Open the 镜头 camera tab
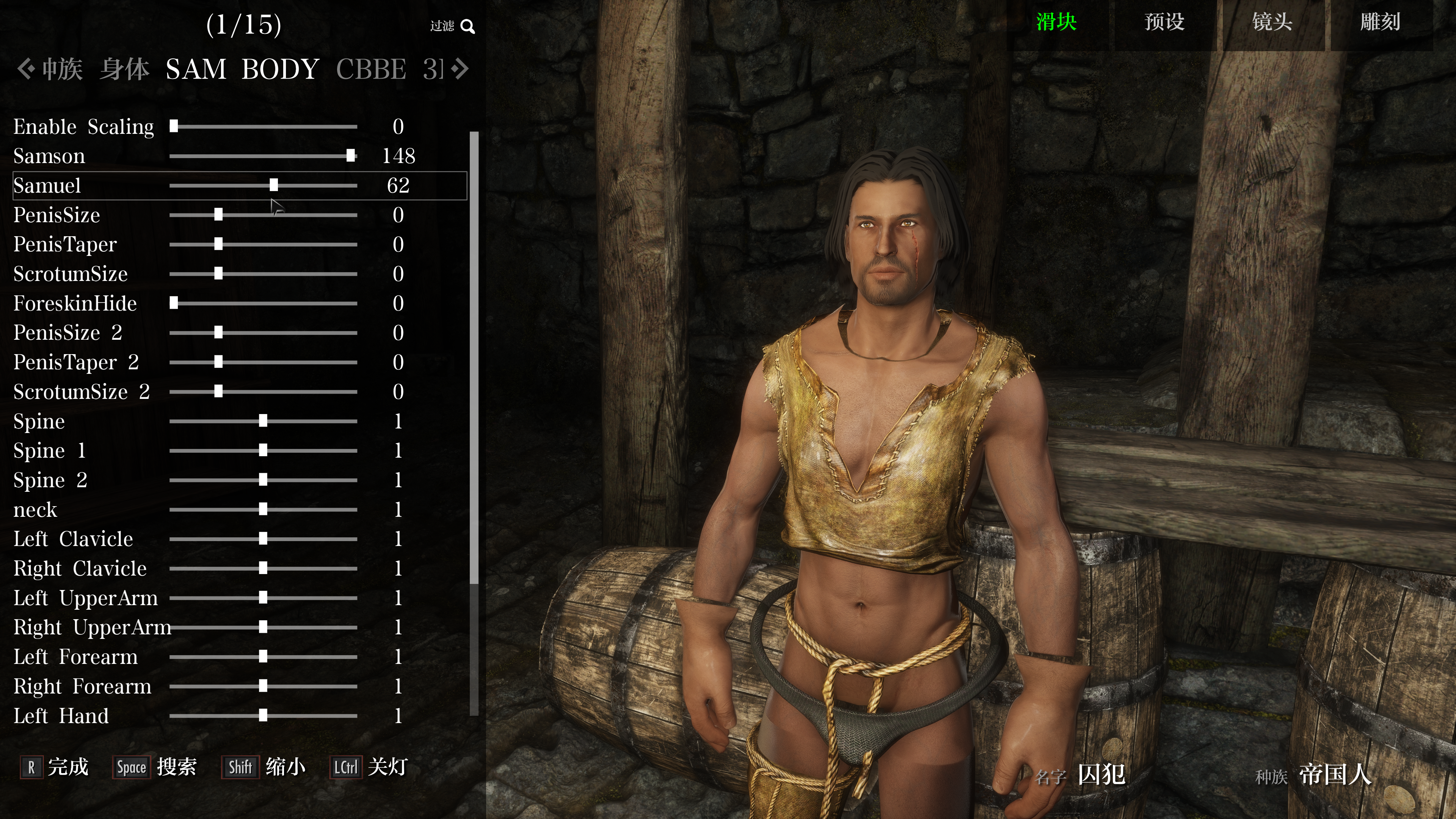This screenshot has height=819, width=1456. click(1272, 23)
